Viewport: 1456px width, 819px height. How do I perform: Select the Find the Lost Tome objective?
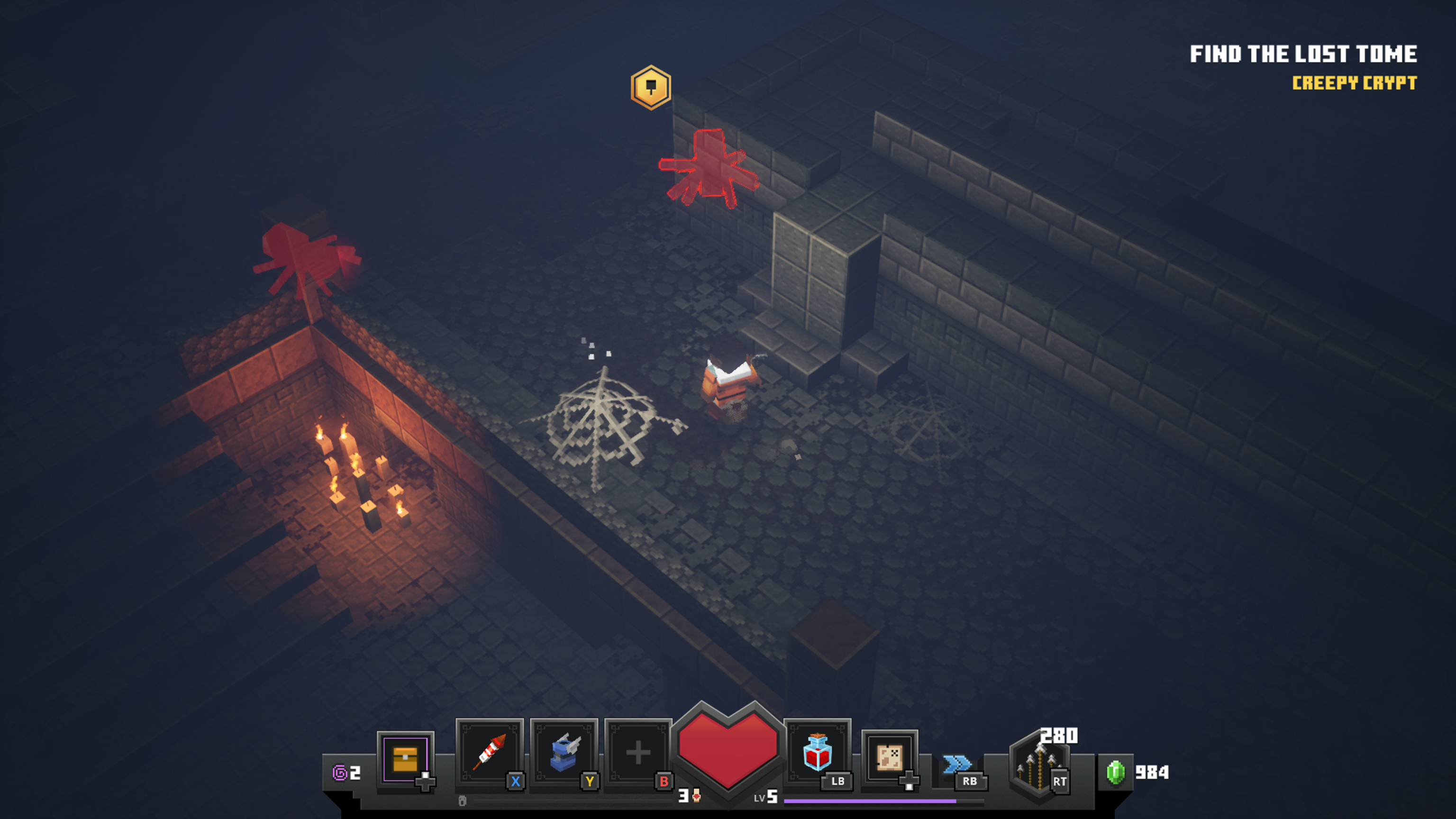click(1303, 54)
